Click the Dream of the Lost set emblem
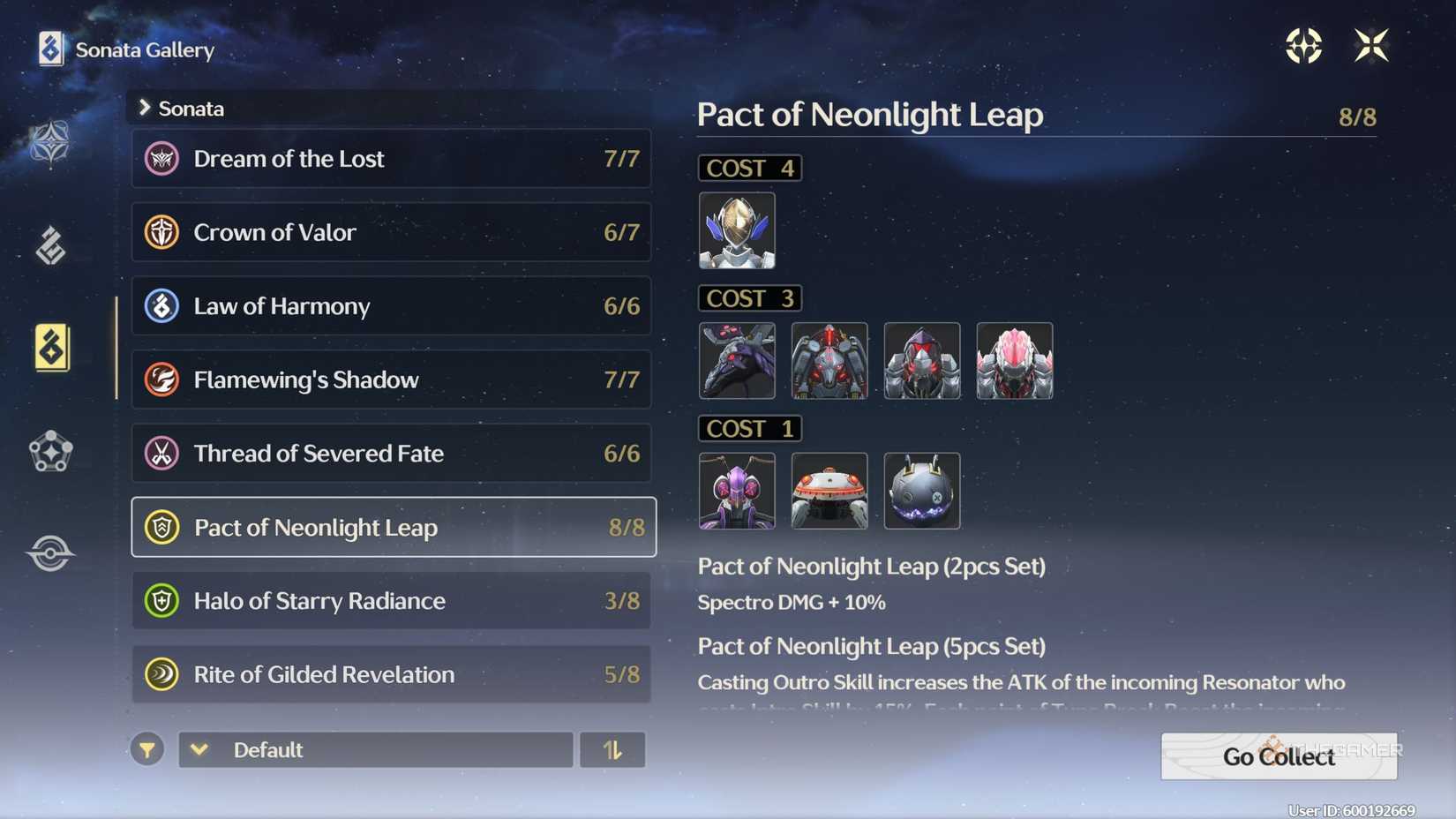This screenshot has width=1456, height=819. 161,159
